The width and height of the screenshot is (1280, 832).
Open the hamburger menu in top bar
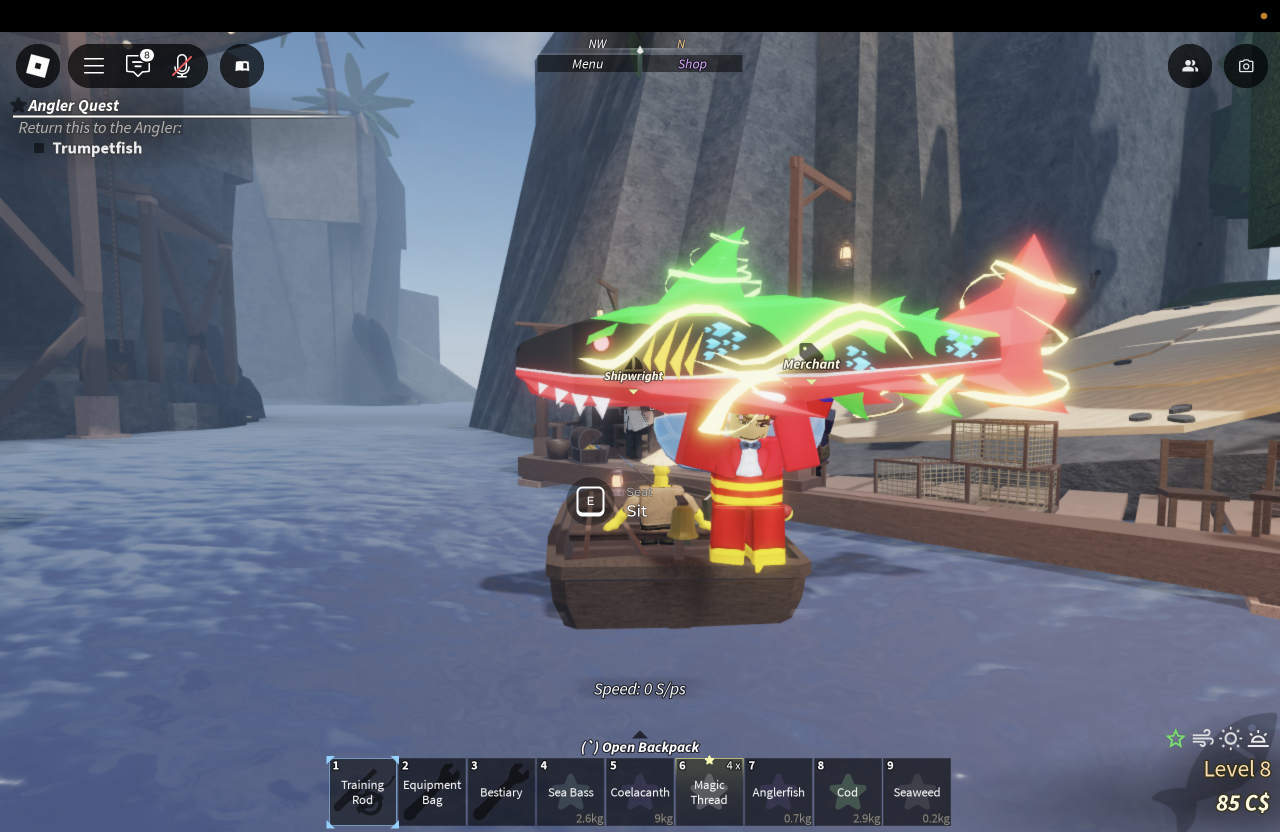[94, 66]
